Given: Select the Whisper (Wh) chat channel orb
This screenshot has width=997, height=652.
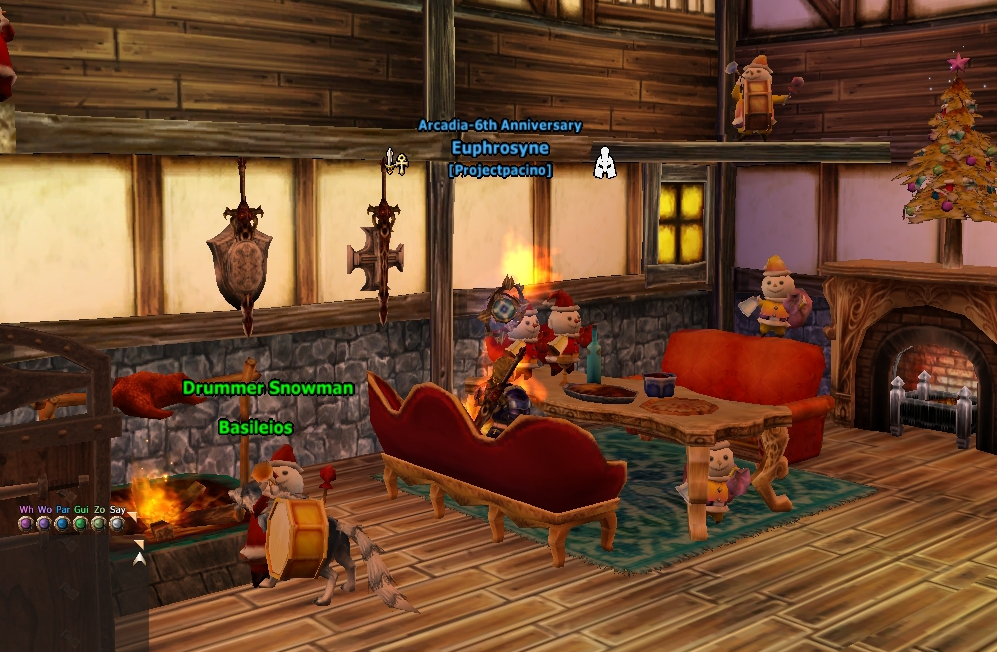Looking at the screenshot, I should point(26,523).
